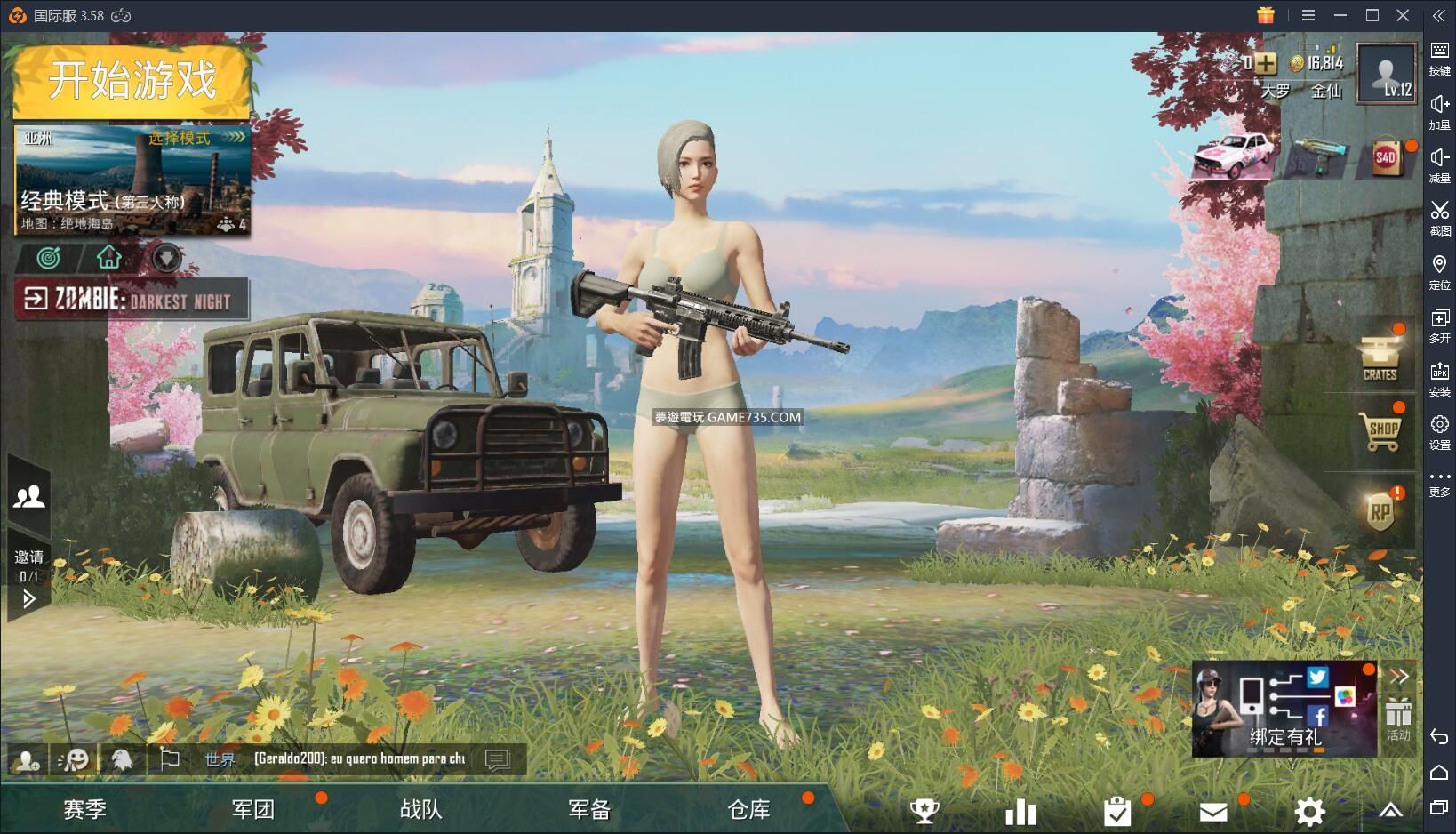Open Zombie: Darkest Night event

(x=132, y=300)
